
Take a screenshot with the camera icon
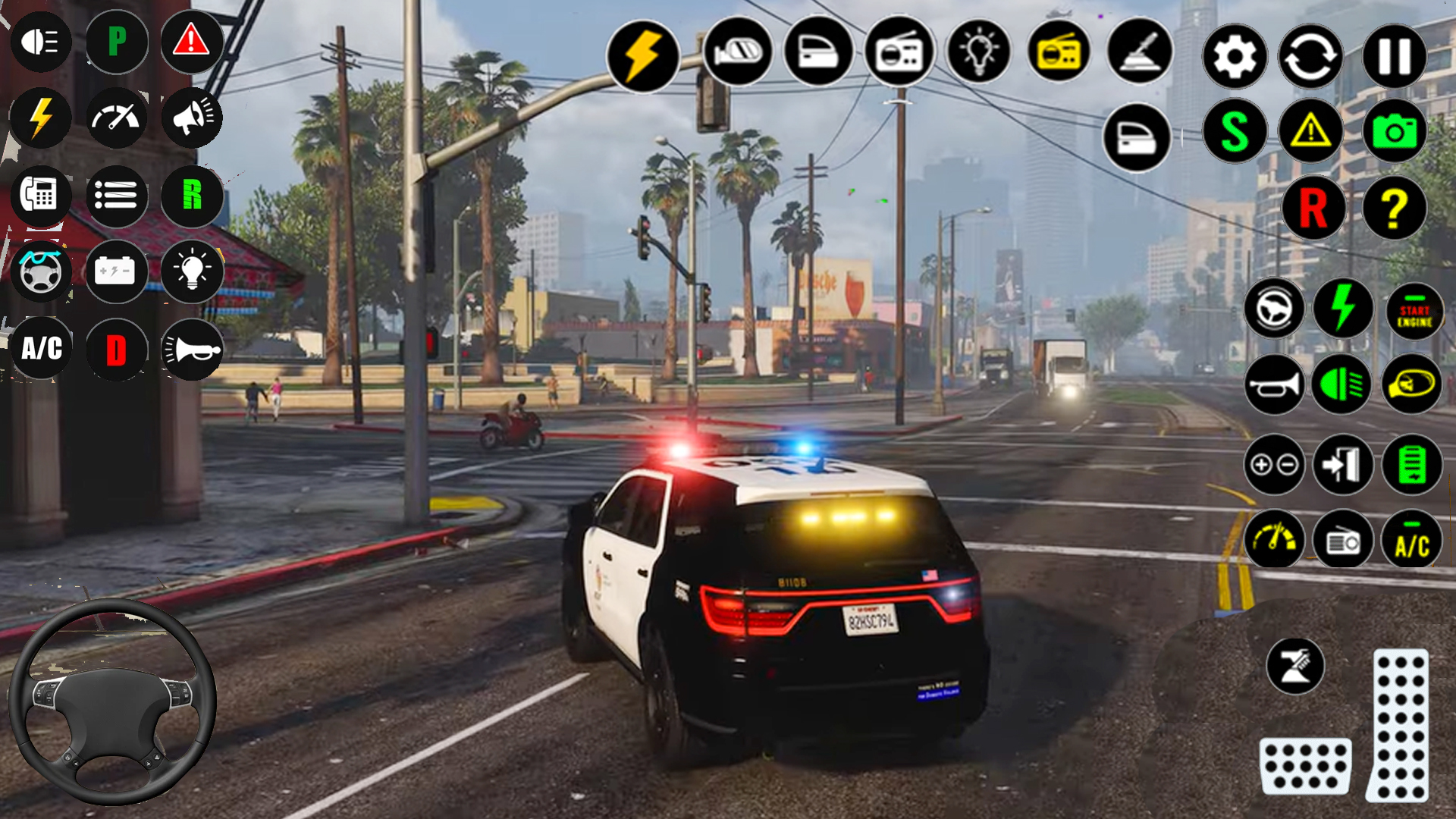pyautogui.click(x=1395, y=130)
